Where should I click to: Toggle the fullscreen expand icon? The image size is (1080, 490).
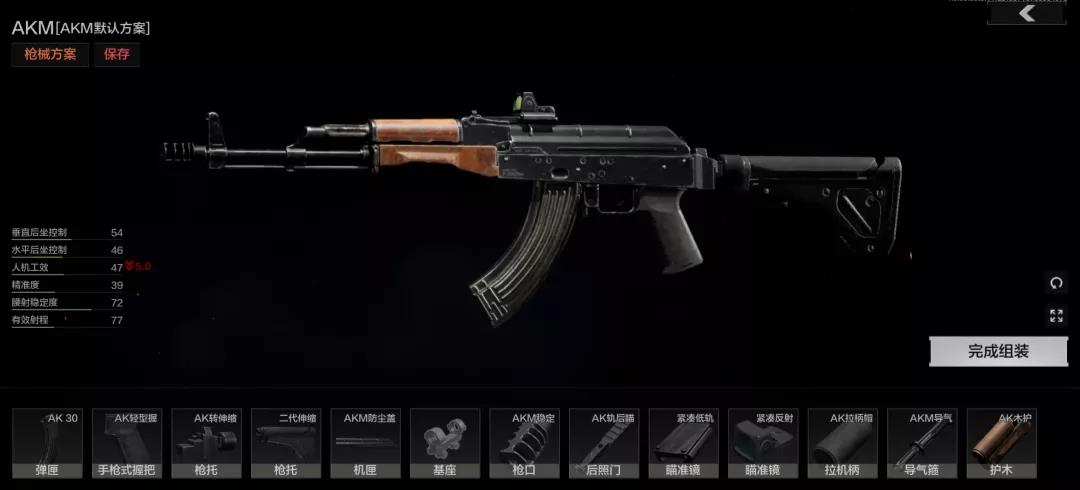(1056, 316)
